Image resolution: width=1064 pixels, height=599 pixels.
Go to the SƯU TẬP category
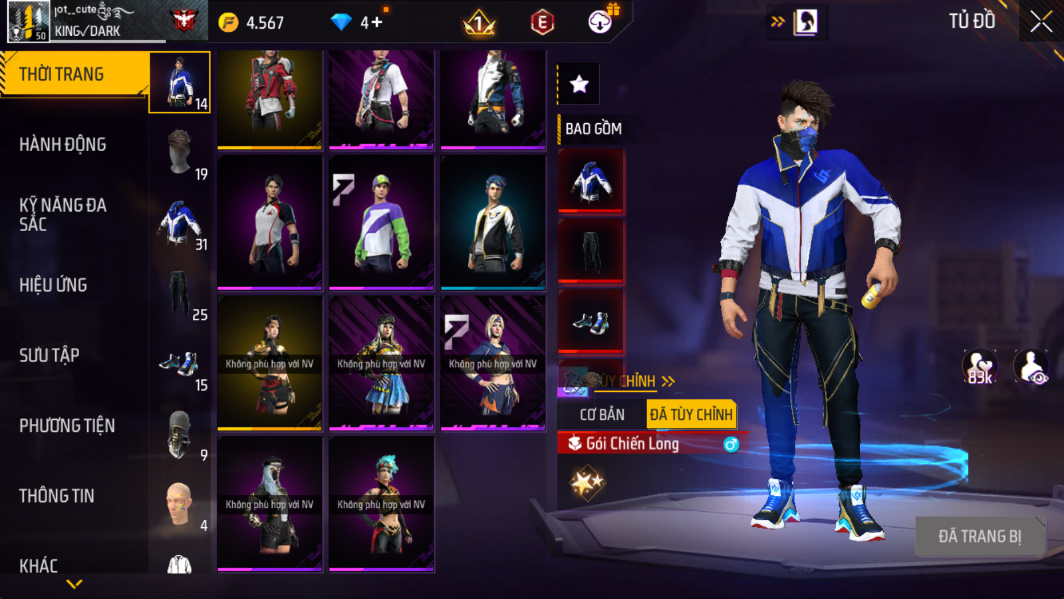point(49,355)
